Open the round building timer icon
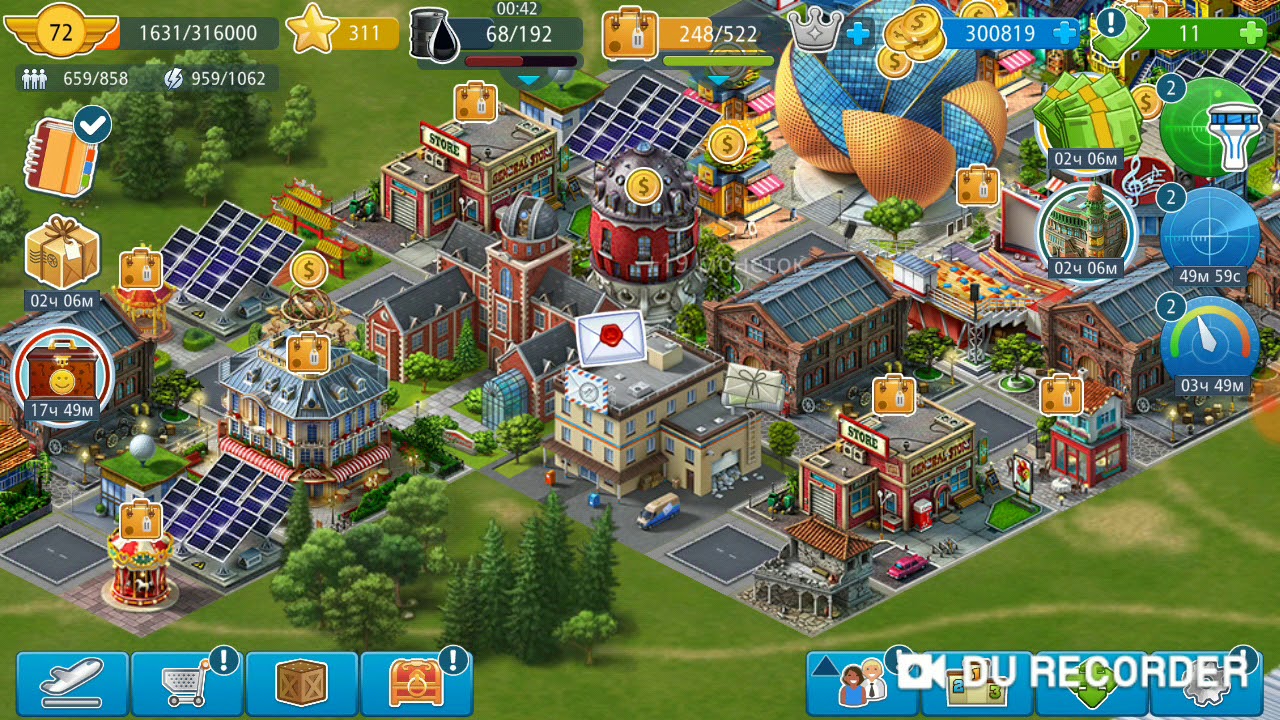The image size is (1280, 720). point(1086,228)
